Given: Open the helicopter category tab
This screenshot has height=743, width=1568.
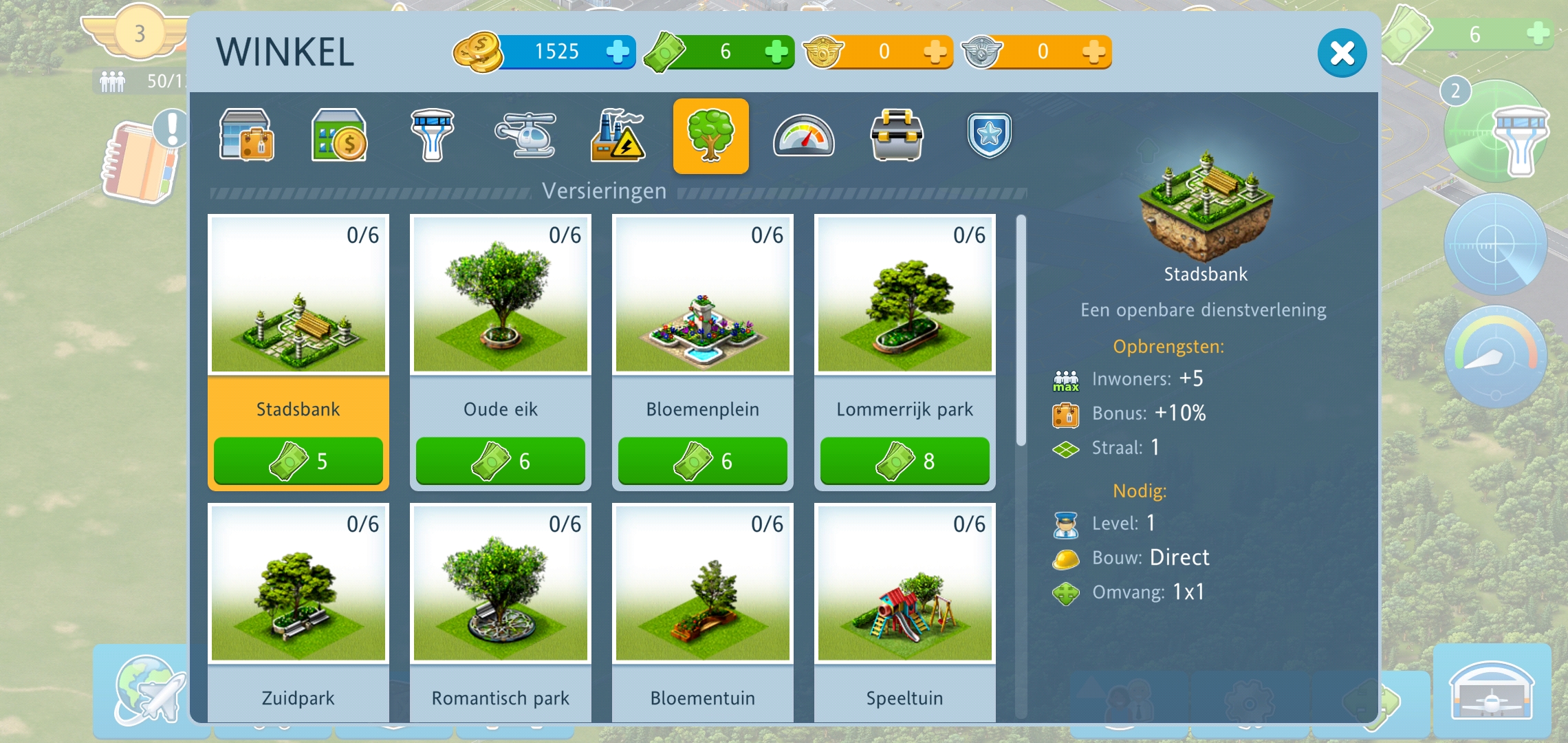Looking at the screenshot, I should tap(525, 136).
